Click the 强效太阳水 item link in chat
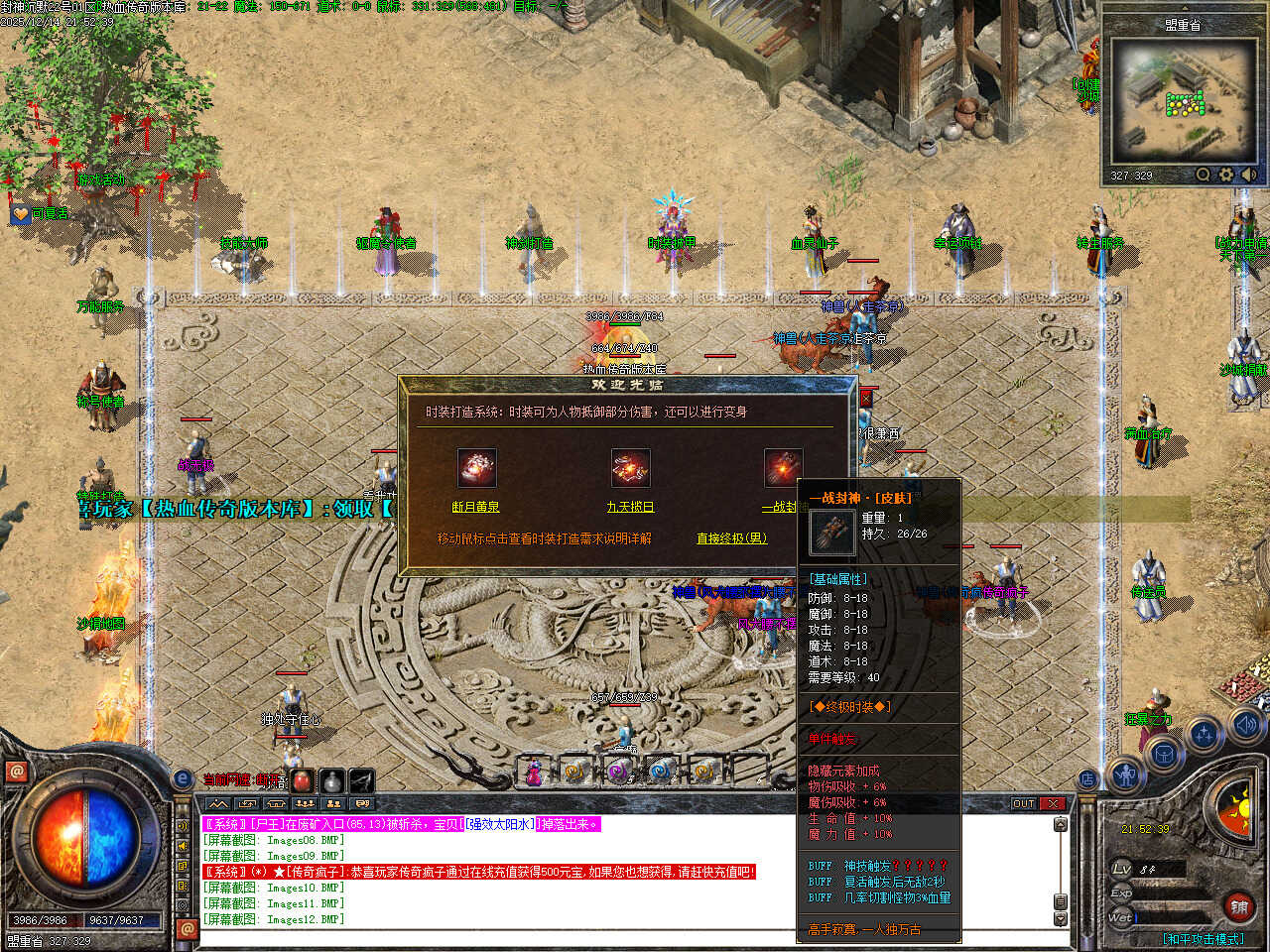 (499, 824)
